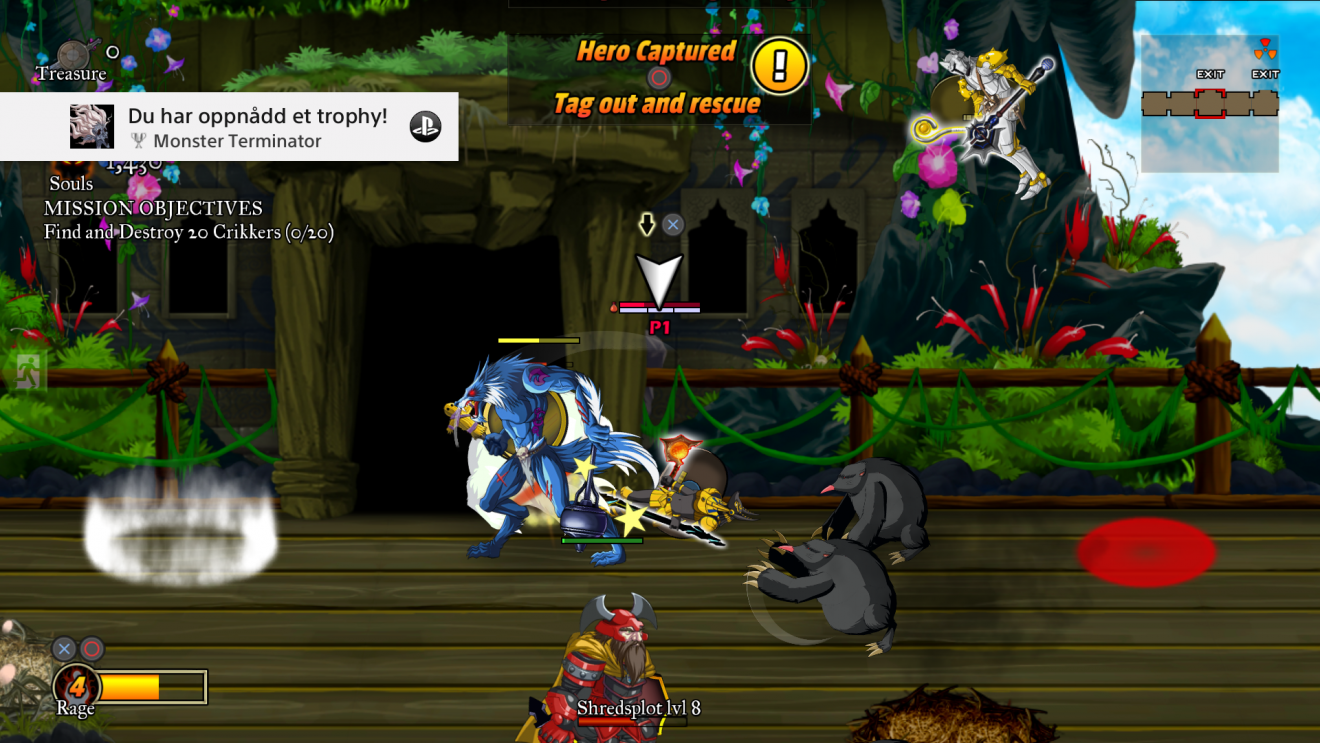Select the yellow exclamation Hero Captured alert
Image resolution: width=1320 pixels, height=743 pixels.
(779, 68)
